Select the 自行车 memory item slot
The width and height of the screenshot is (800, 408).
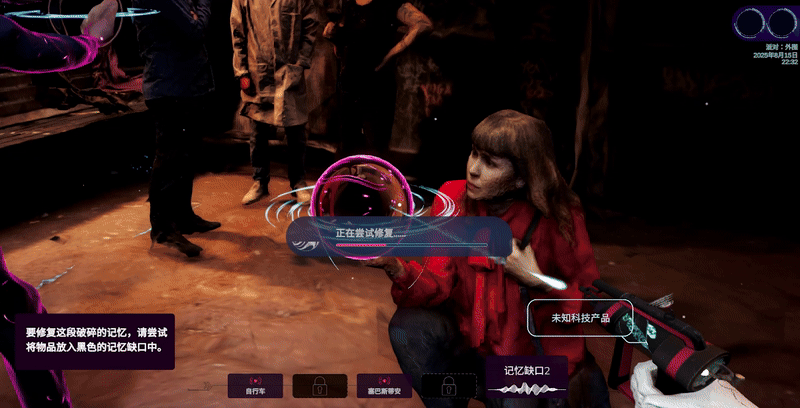pos(255,386)
